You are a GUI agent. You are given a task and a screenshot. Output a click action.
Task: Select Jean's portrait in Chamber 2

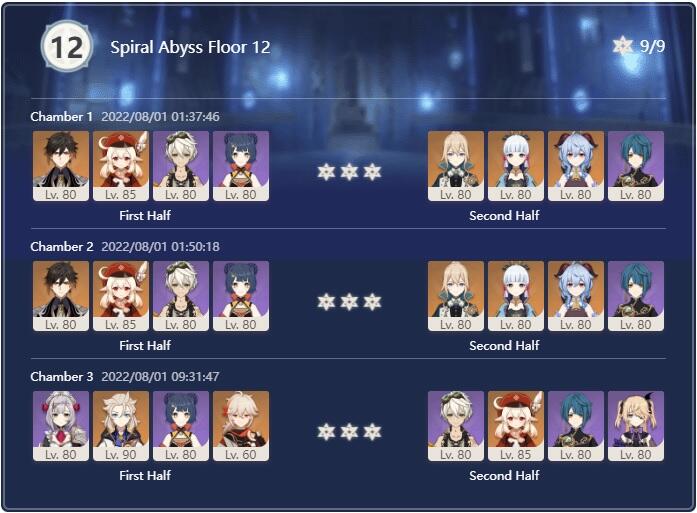point(456,294)
